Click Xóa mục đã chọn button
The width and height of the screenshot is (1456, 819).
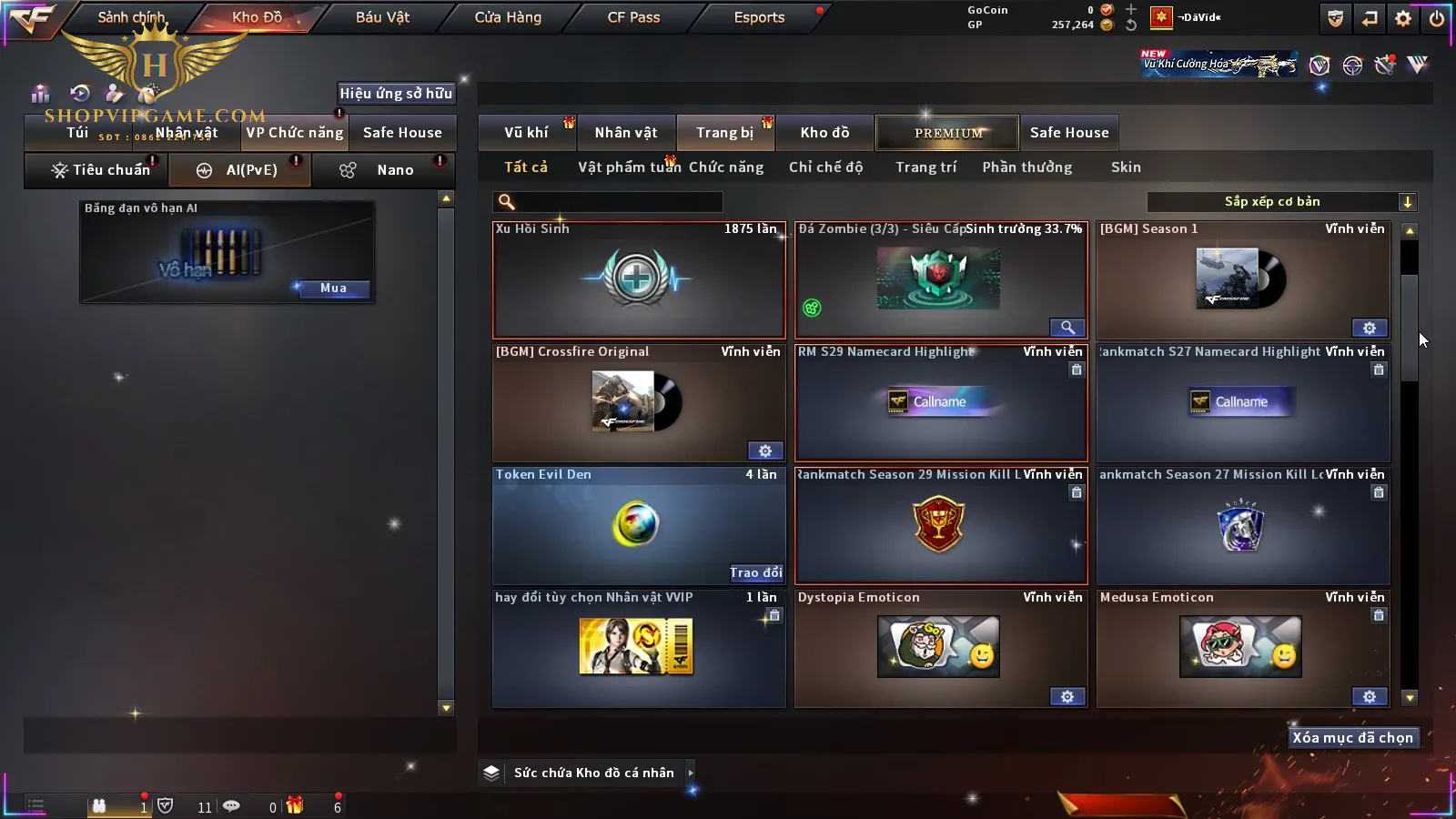click(1352, 738)
